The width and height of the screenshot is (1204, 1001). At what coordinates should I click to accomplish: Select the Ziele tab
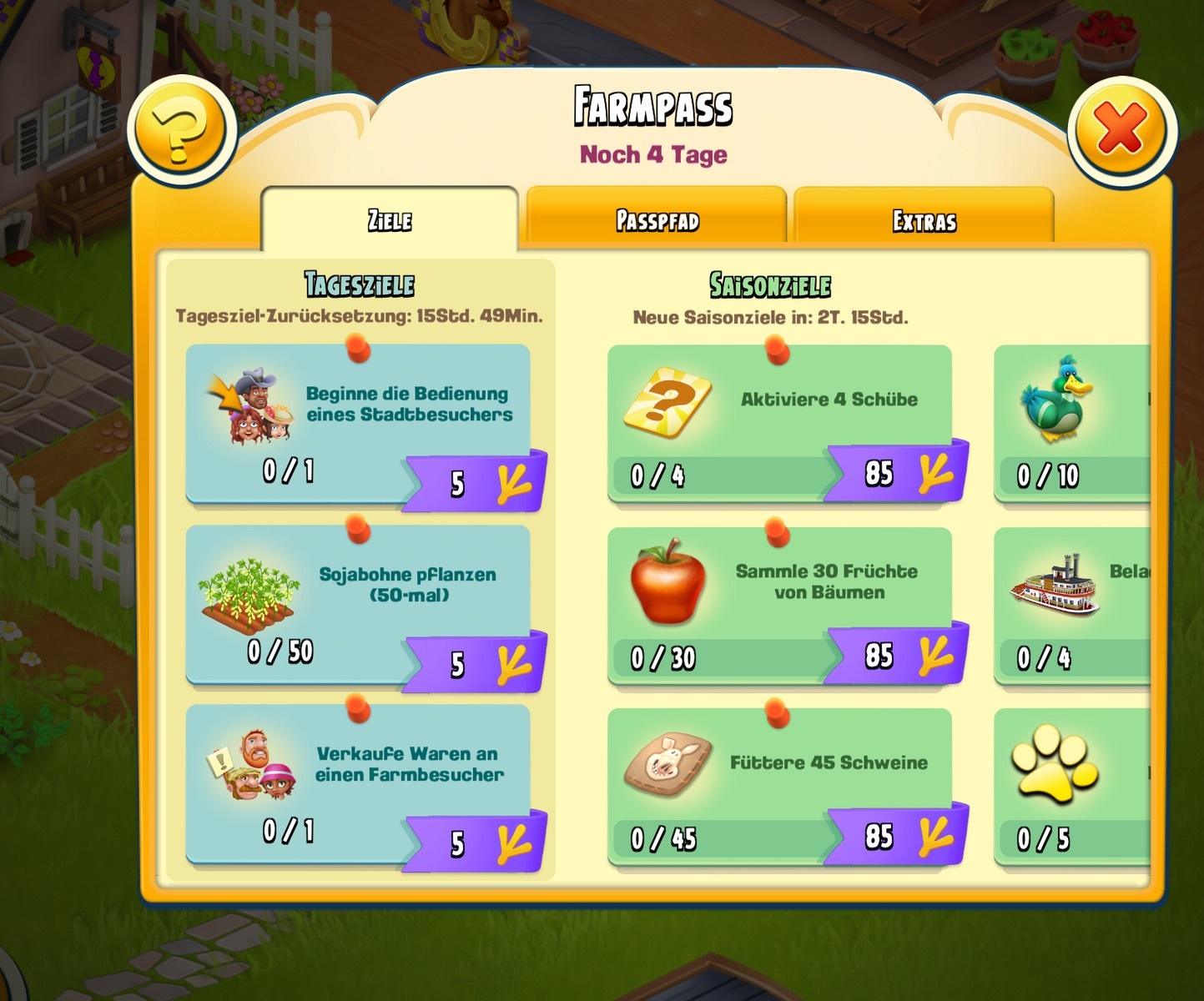click(x=390, y=219)
